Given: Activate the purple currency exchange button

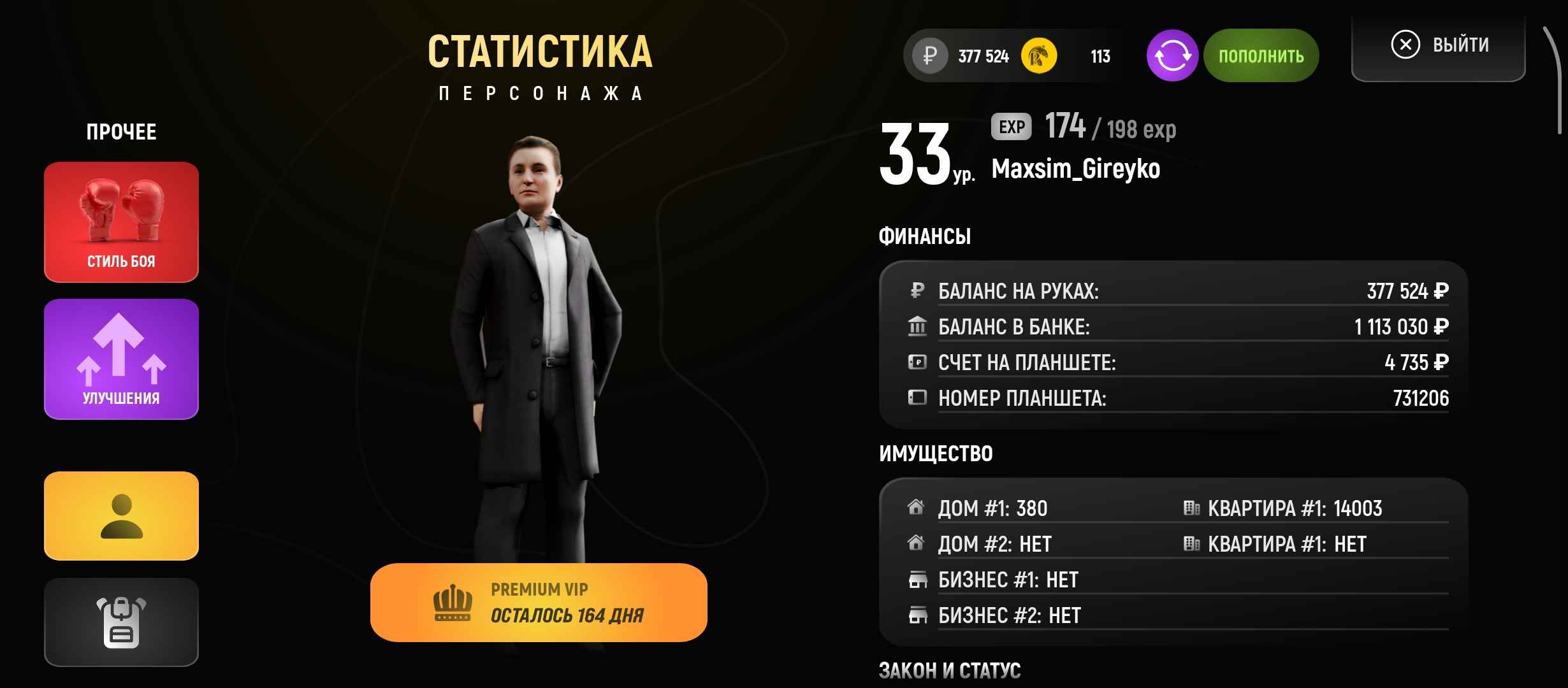Looking at the screenshot, I should click(x=1172, y=56).
